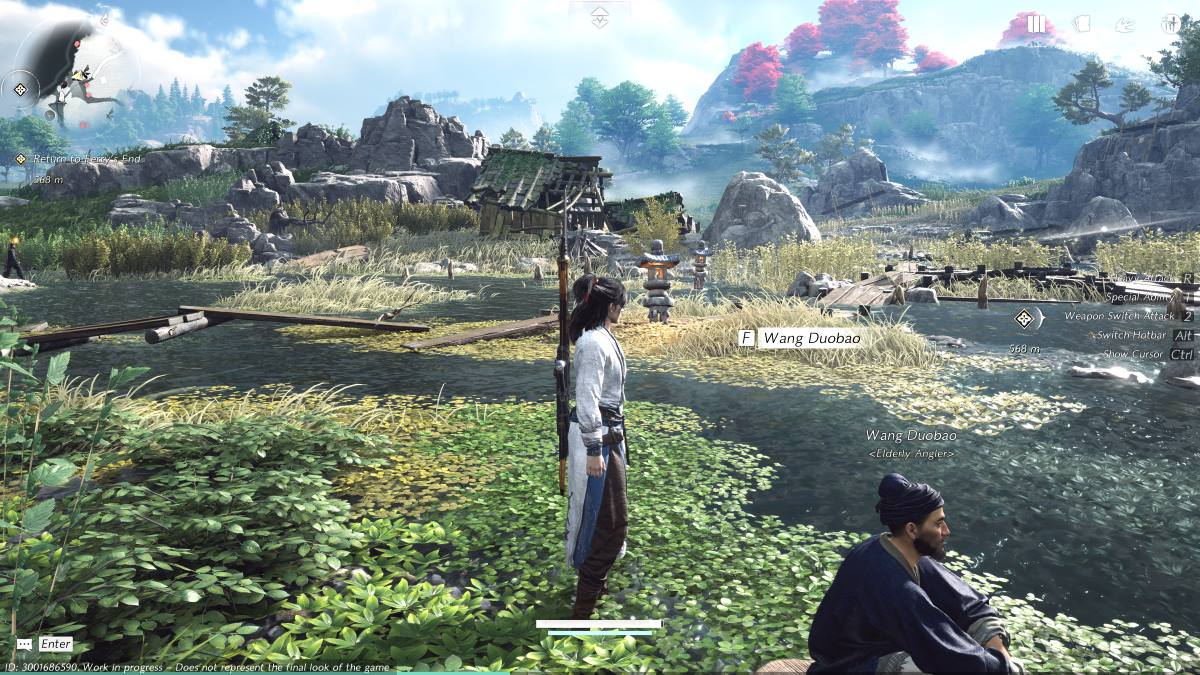Talk to Wang Duobao via interaction prompt
Image resolution: width=1200 pixels, height=675 pixels.
(x=799, y=338)
